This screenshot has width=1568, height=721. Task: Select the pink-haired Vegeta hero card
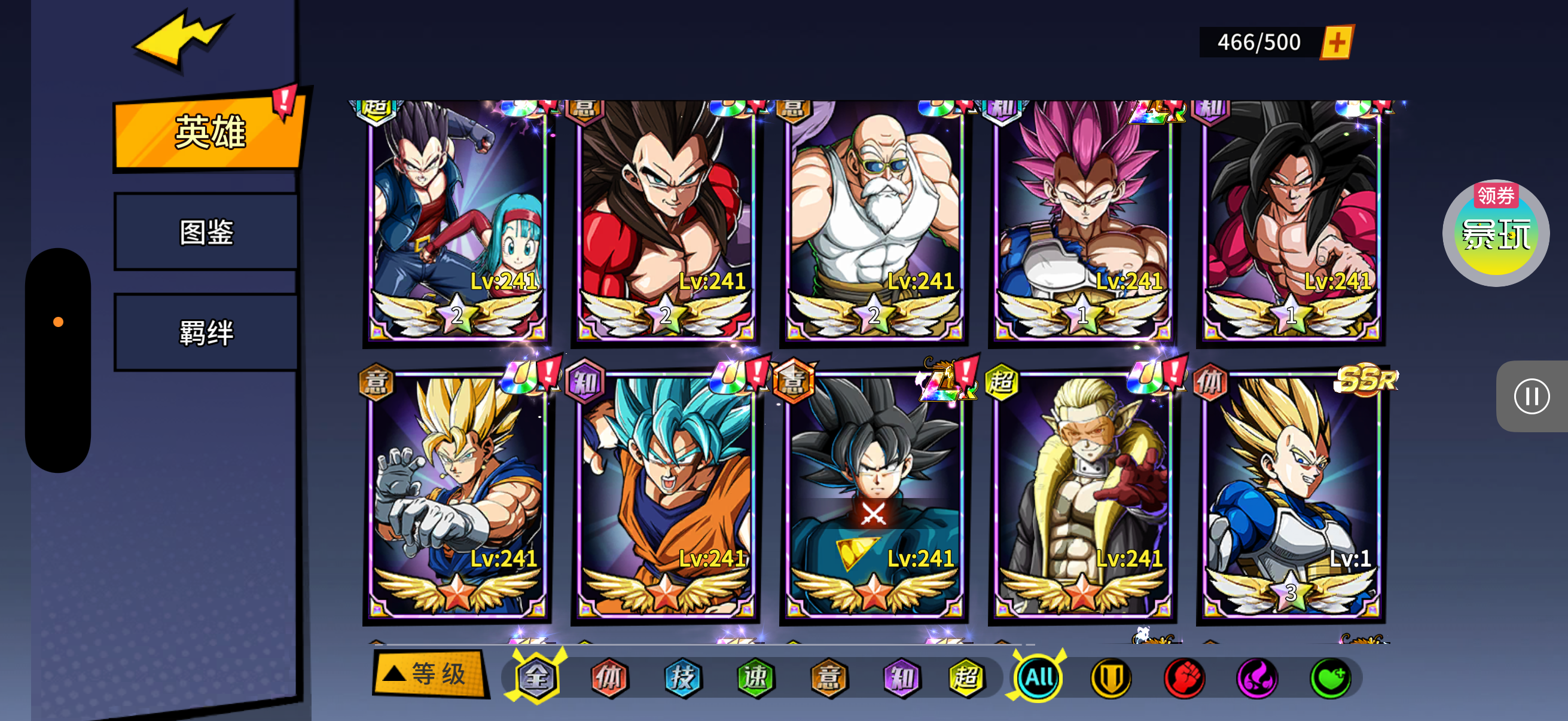point(1082,219)
